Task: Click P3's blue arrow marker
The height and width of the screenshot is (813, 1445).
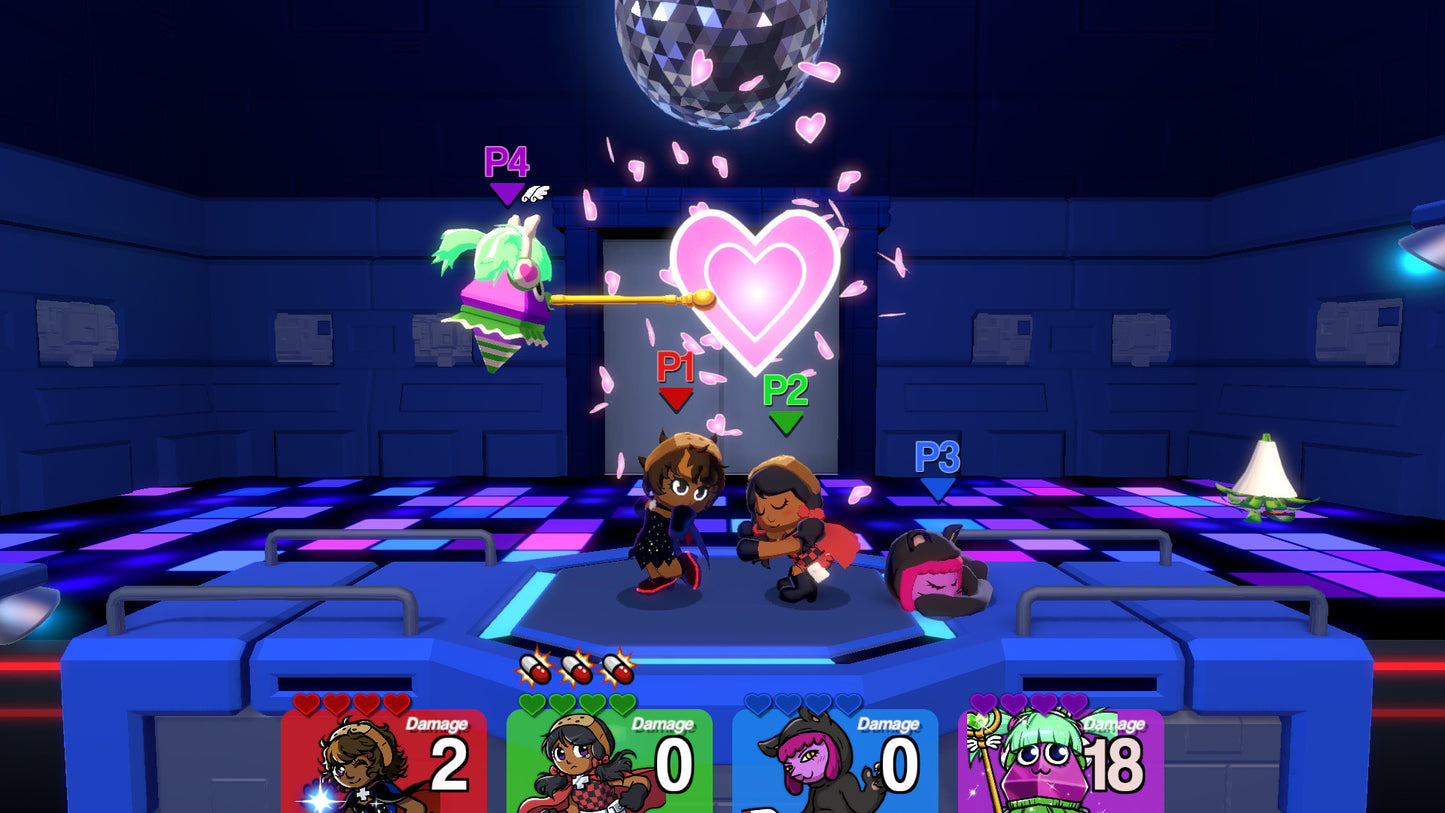Action: pos(938,488)
